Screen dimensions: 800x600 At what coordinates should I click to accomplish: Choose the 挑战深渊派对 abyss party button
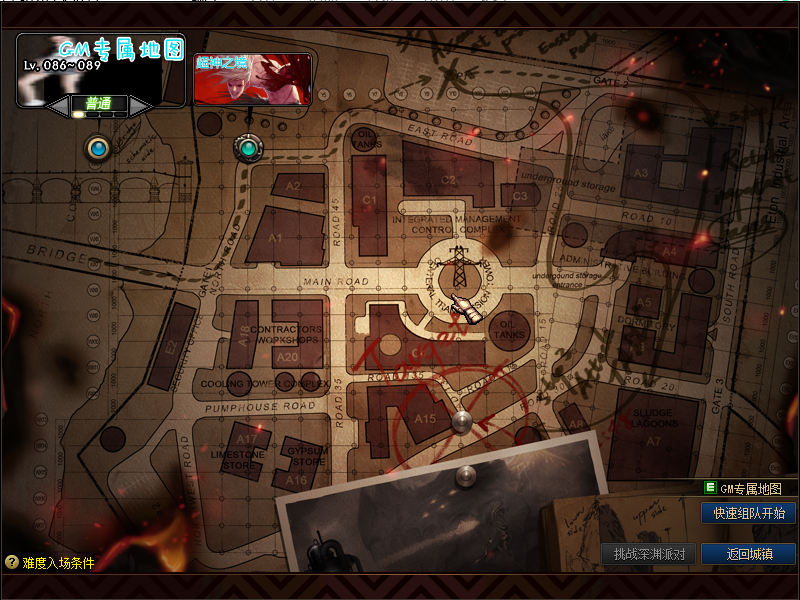[649, 553]
